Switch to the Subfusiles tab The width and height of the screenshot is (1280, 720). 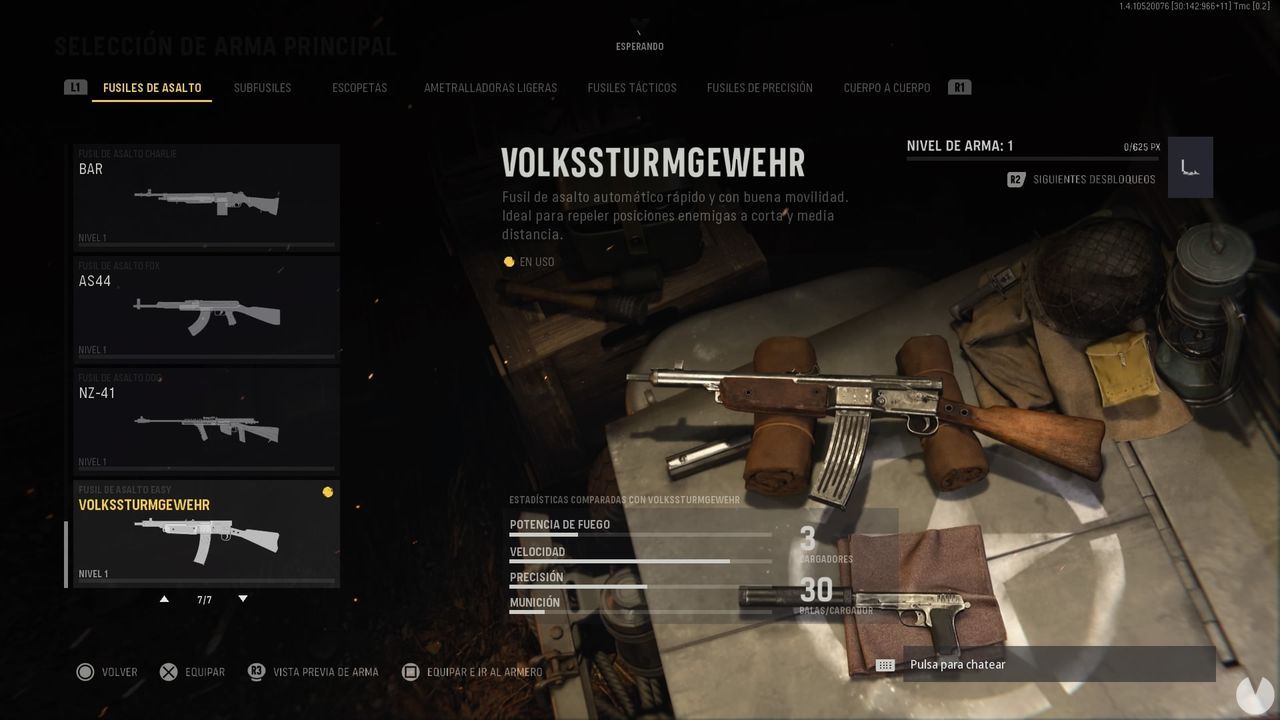(x=262, y=87)
